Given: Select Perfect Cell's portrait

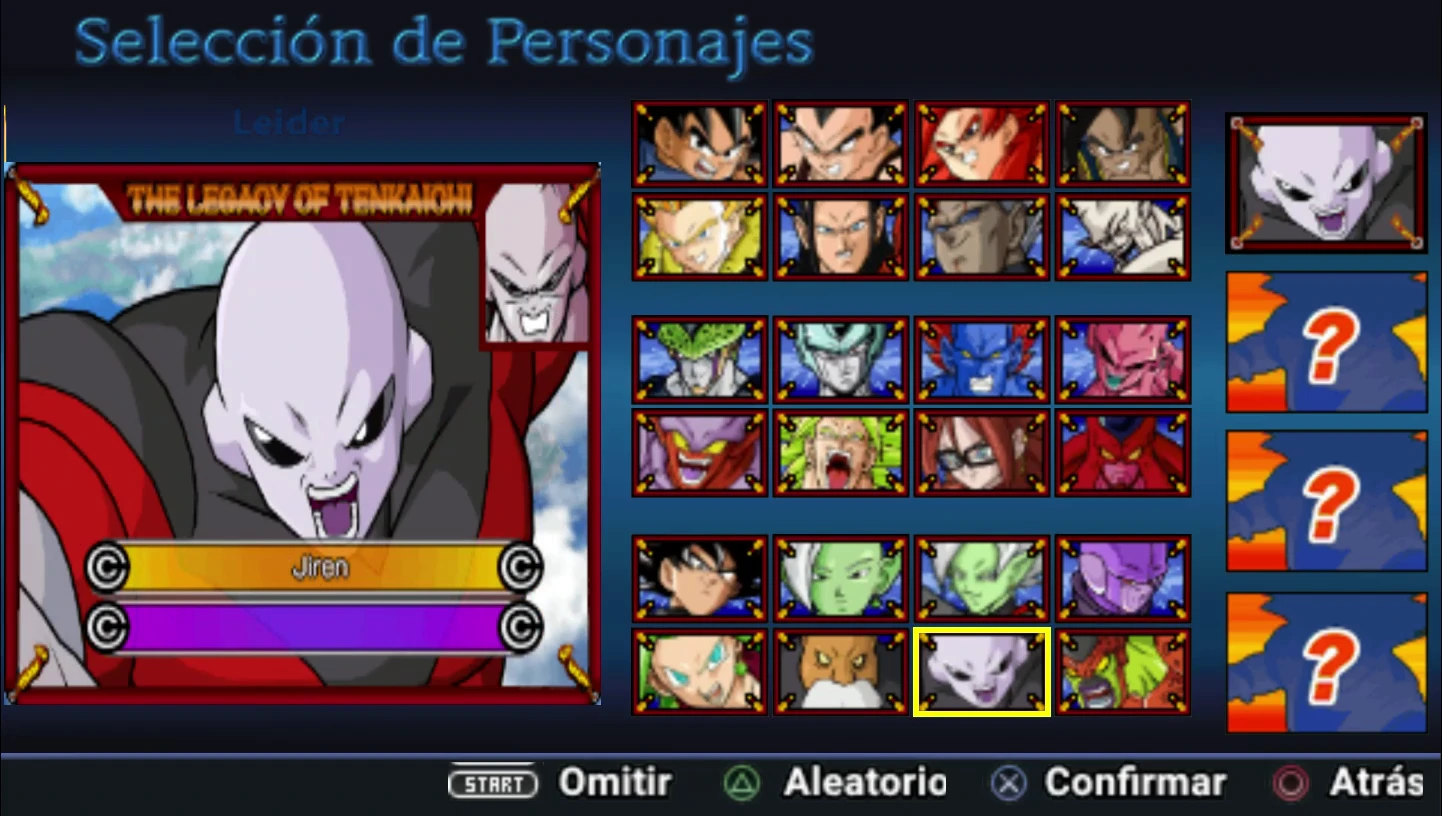Looking at the screenshot, I should click(699, 357).
